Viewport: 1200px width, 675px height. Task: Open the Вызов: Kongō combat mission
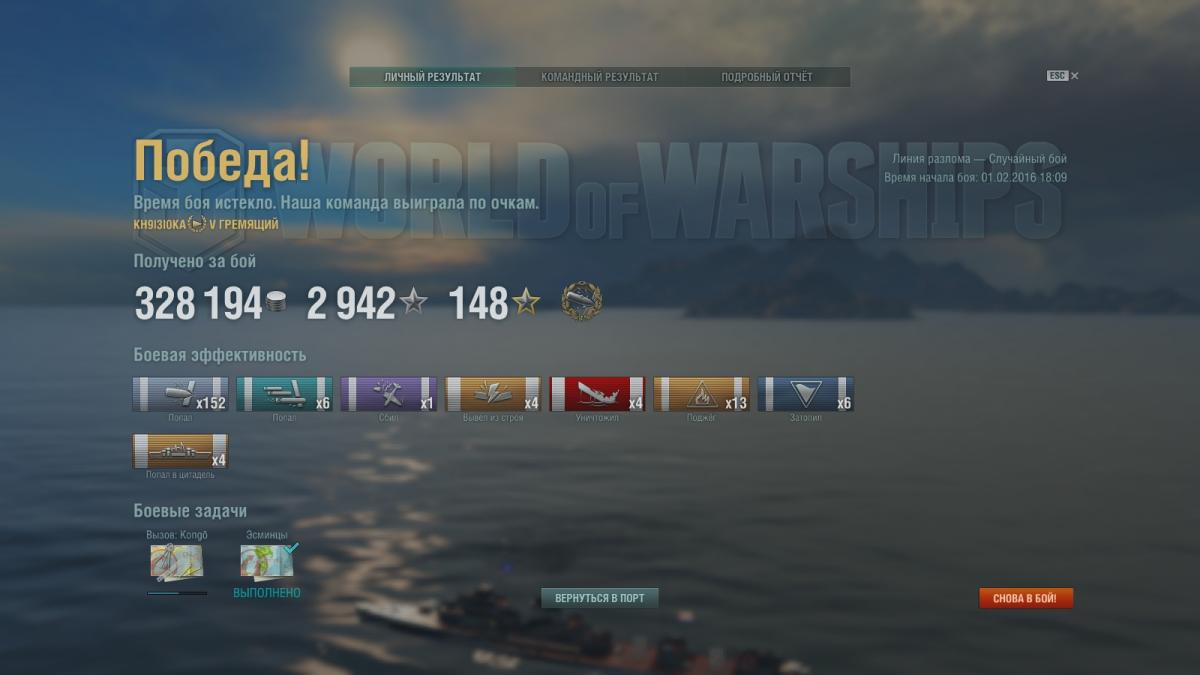tap(176, 562)
